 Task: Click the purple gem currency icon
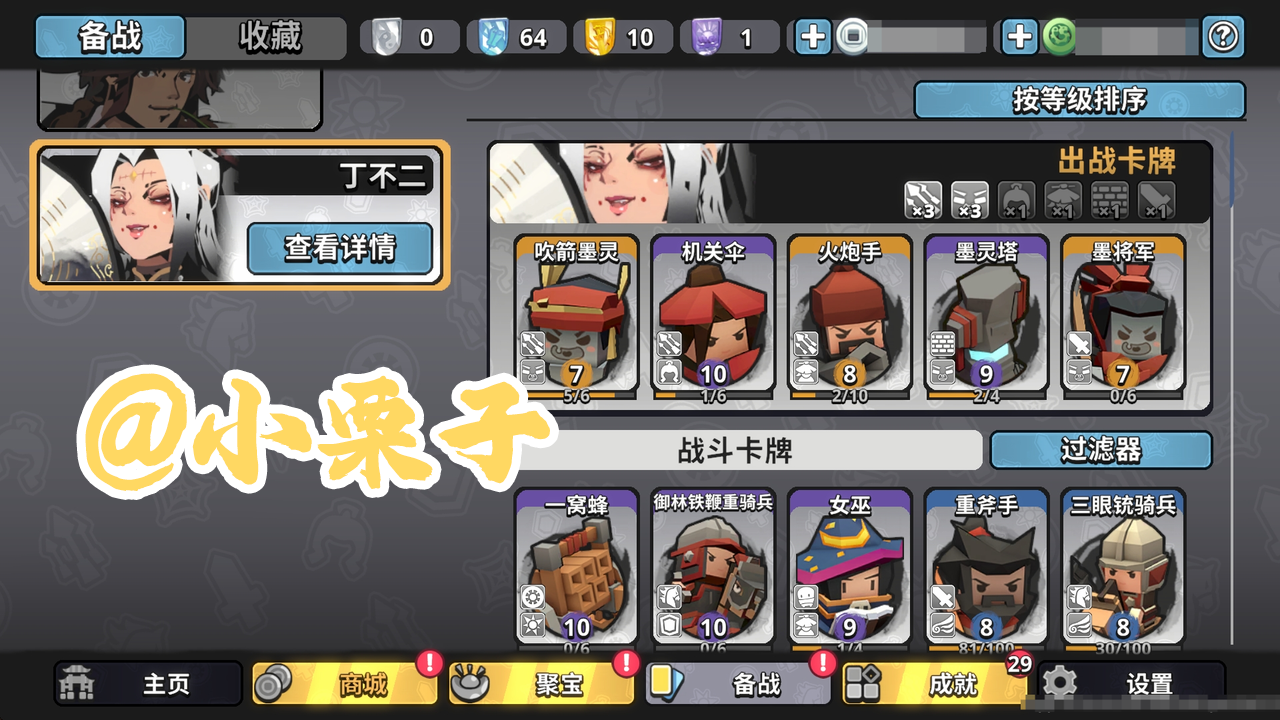click(x=706, y=36)
